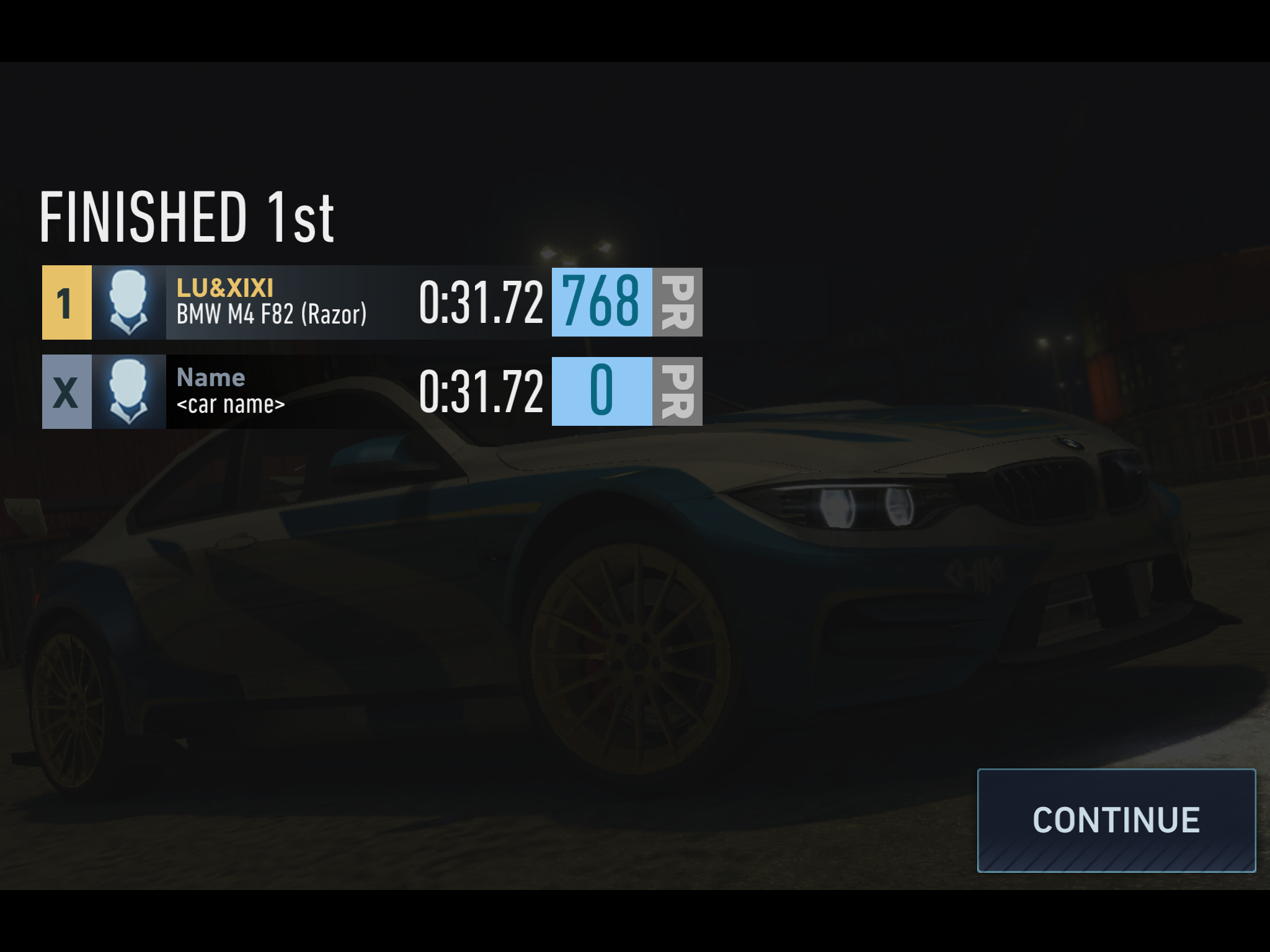Click the CONTINUE button
Image resolution: width=1270 pixels, height=952 pixels.
(x=1116, y=820)
